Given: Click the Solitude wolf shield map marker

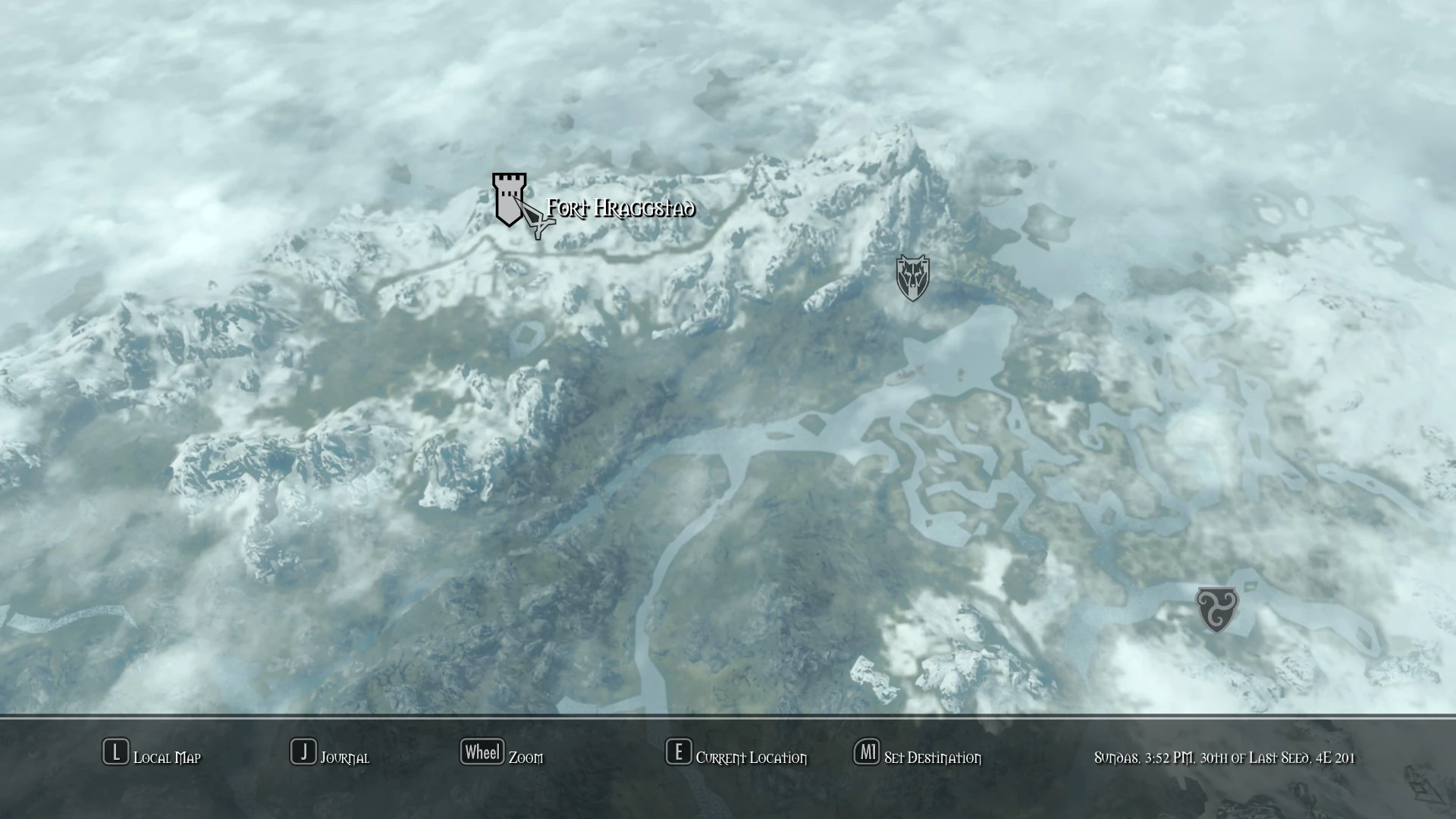Looking at the screenshot, I should pos(912,276).
